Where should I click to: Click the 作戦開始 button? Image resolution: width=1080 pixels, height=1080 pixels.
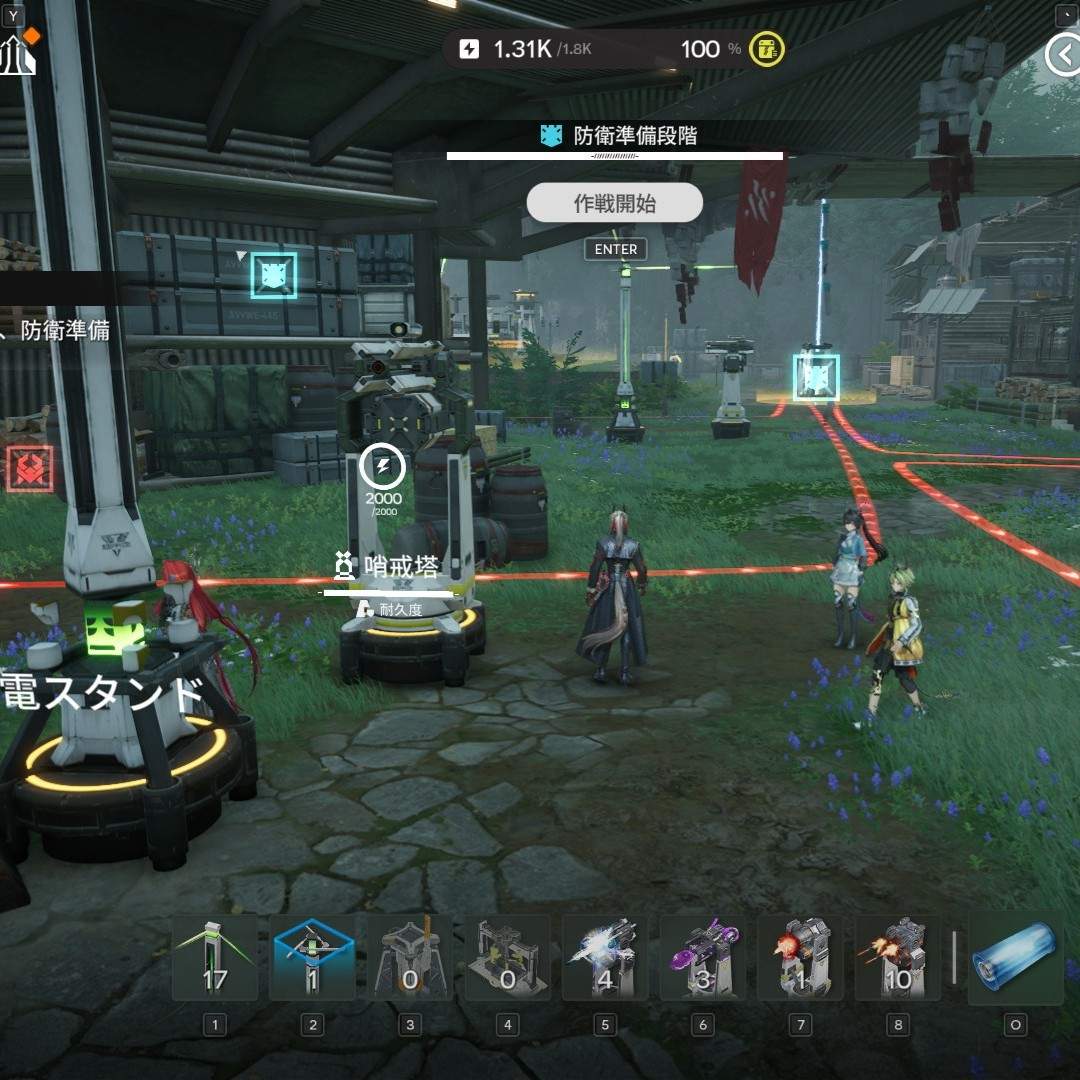(x=614, y=203)
